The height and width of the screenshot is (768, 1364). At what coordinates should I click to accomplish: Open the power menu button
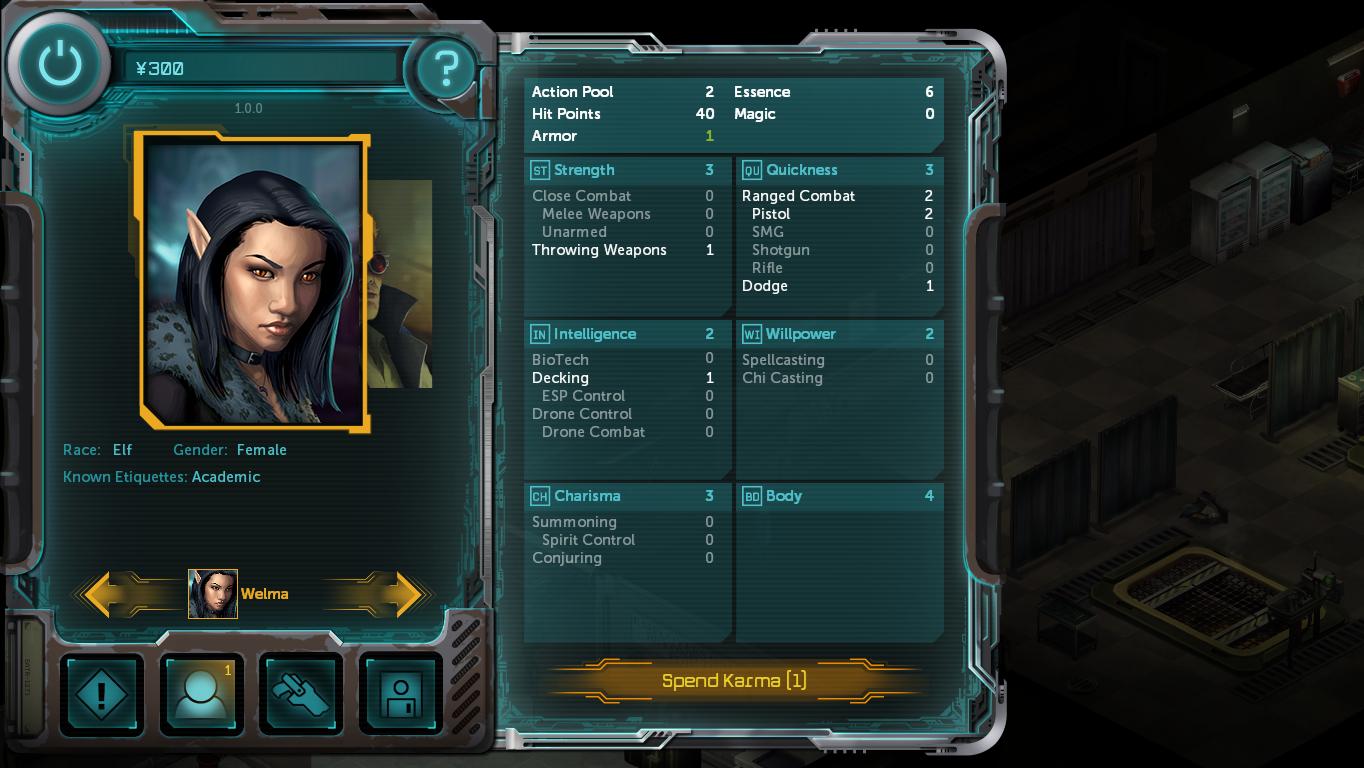click(59, 65)
